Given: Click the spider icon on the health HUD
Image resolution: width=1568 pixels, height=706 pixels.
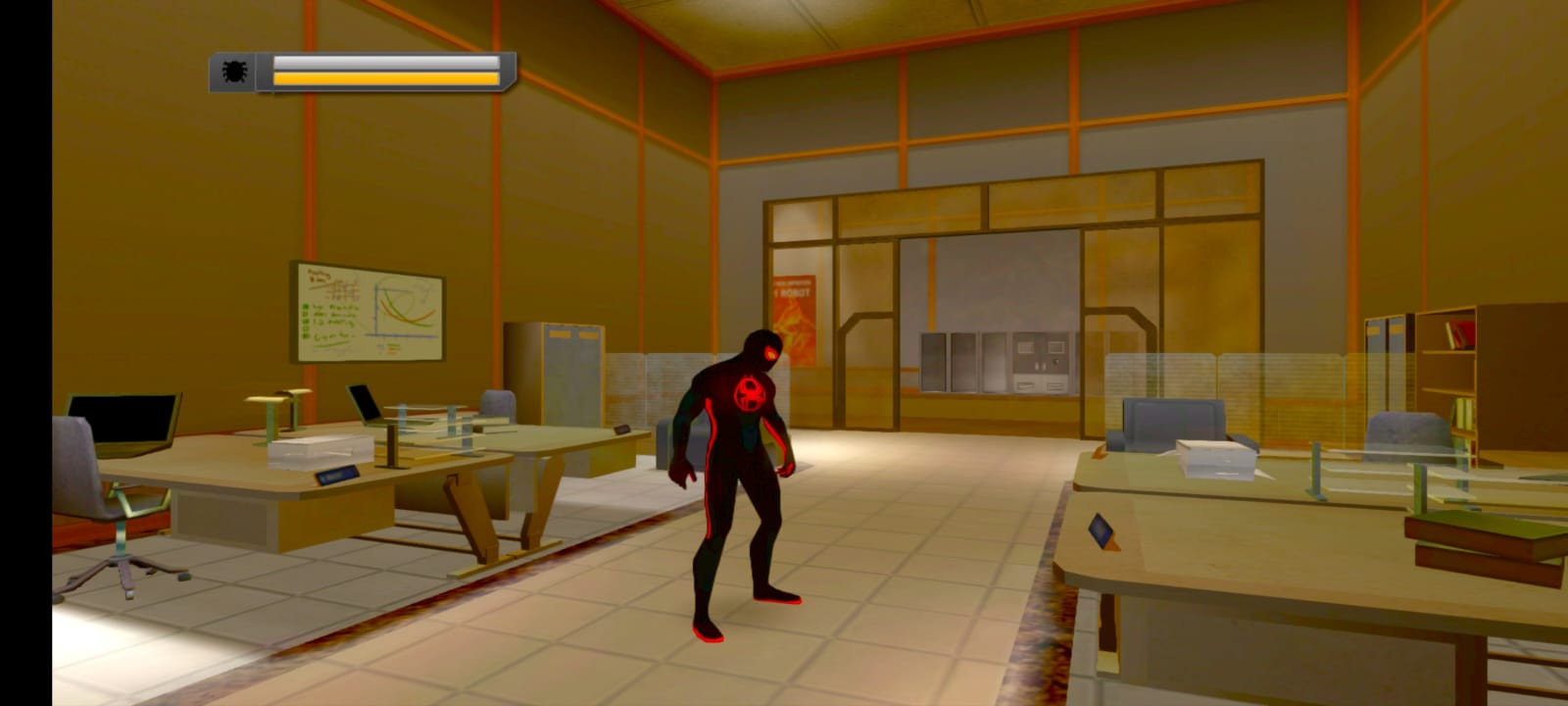Looking at the screenshot, I should pyautogui.click(x=235, y=70).
